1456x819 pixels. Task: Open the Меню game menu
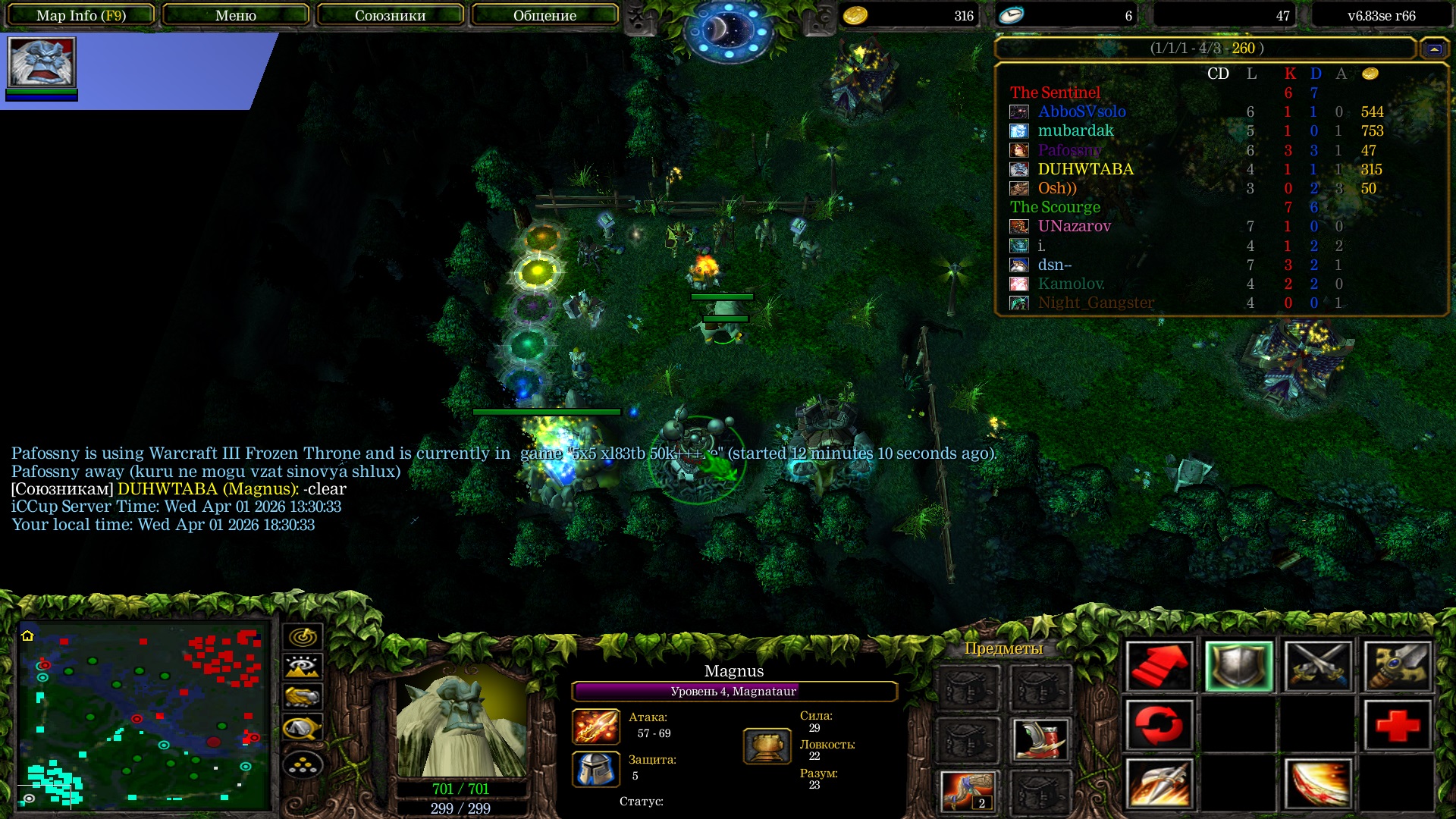[x=236, y=15]
